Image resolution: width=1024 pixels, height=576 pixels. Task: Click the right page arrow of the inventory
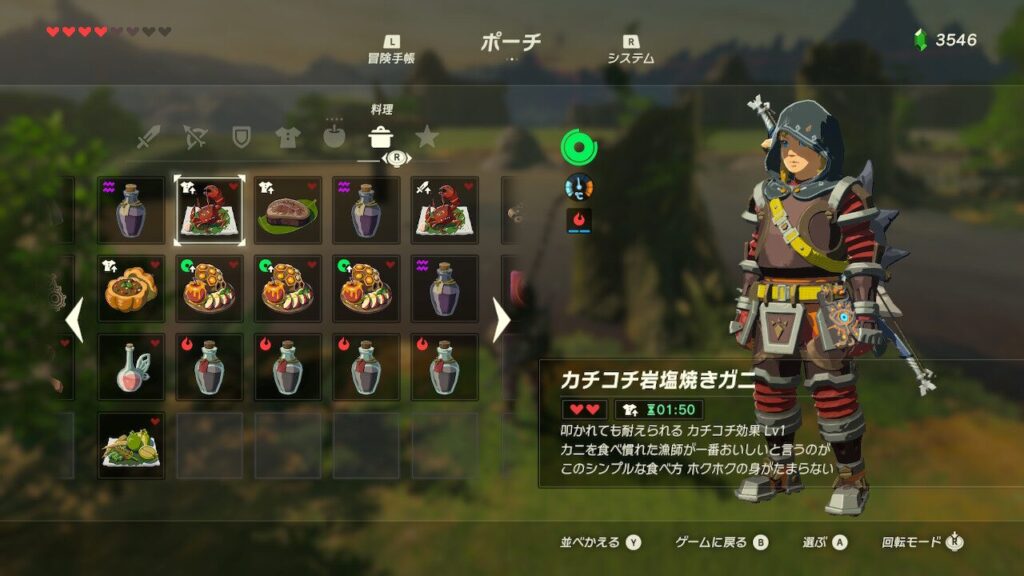pos(501,320)
